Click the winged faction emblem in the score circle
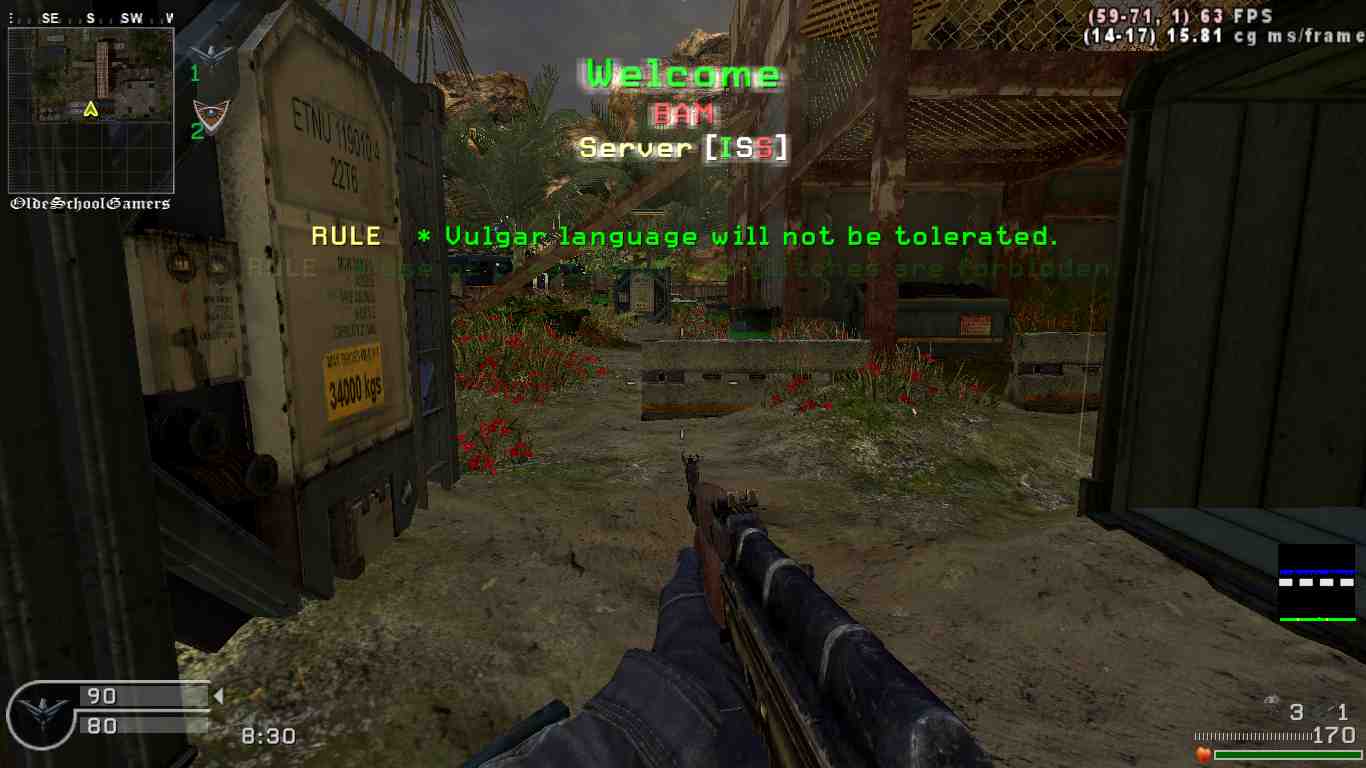 point(42,712)
